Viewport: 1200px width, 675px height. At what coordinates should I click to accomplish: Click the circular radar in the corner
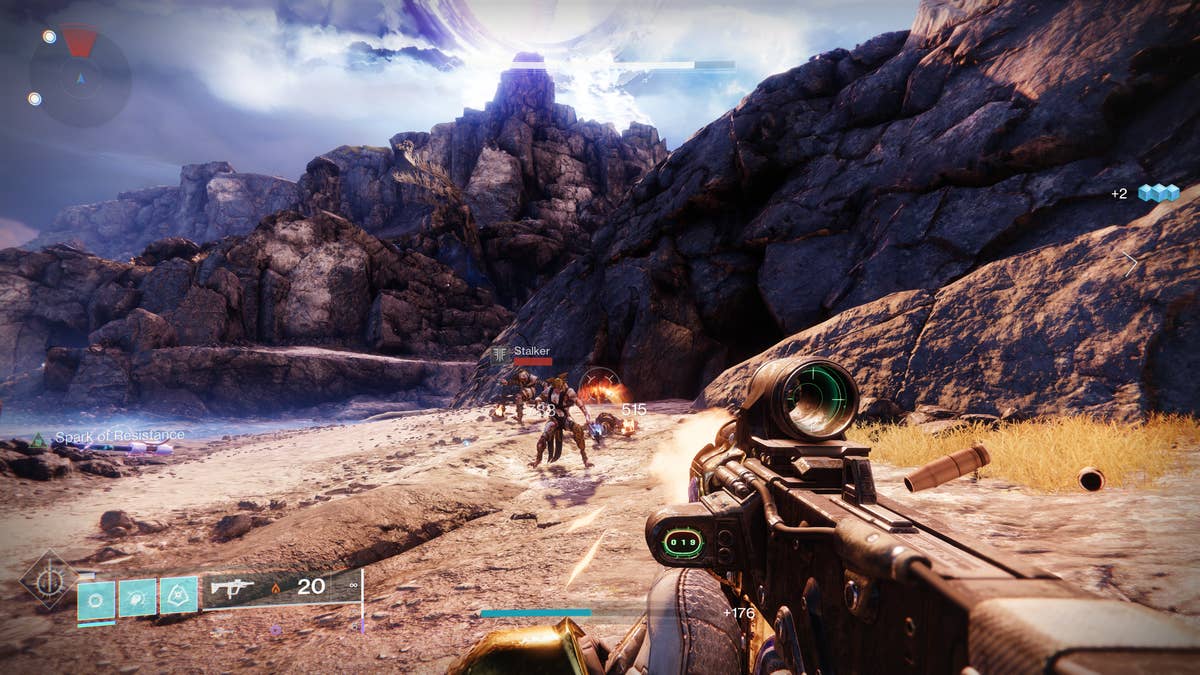80,76
